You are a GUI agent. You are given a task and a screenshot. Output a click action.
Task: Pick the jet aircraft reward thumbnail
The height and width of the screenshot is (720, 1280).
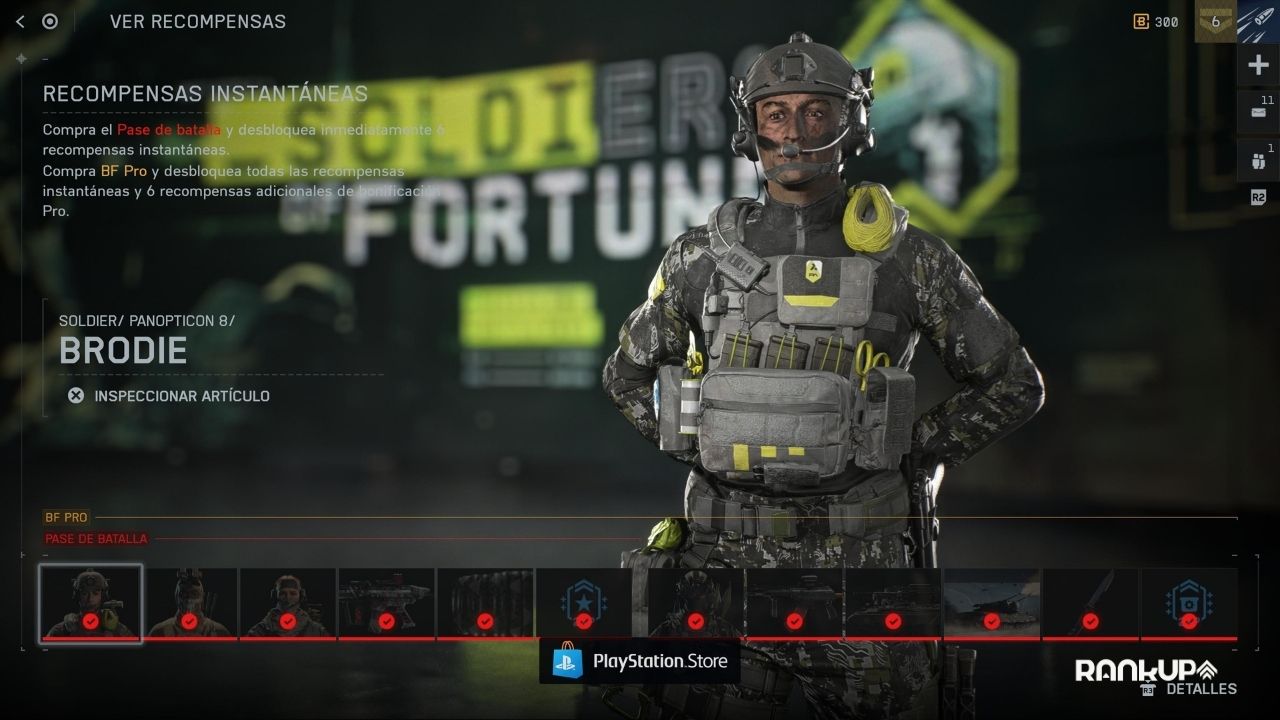pos(991,603)
